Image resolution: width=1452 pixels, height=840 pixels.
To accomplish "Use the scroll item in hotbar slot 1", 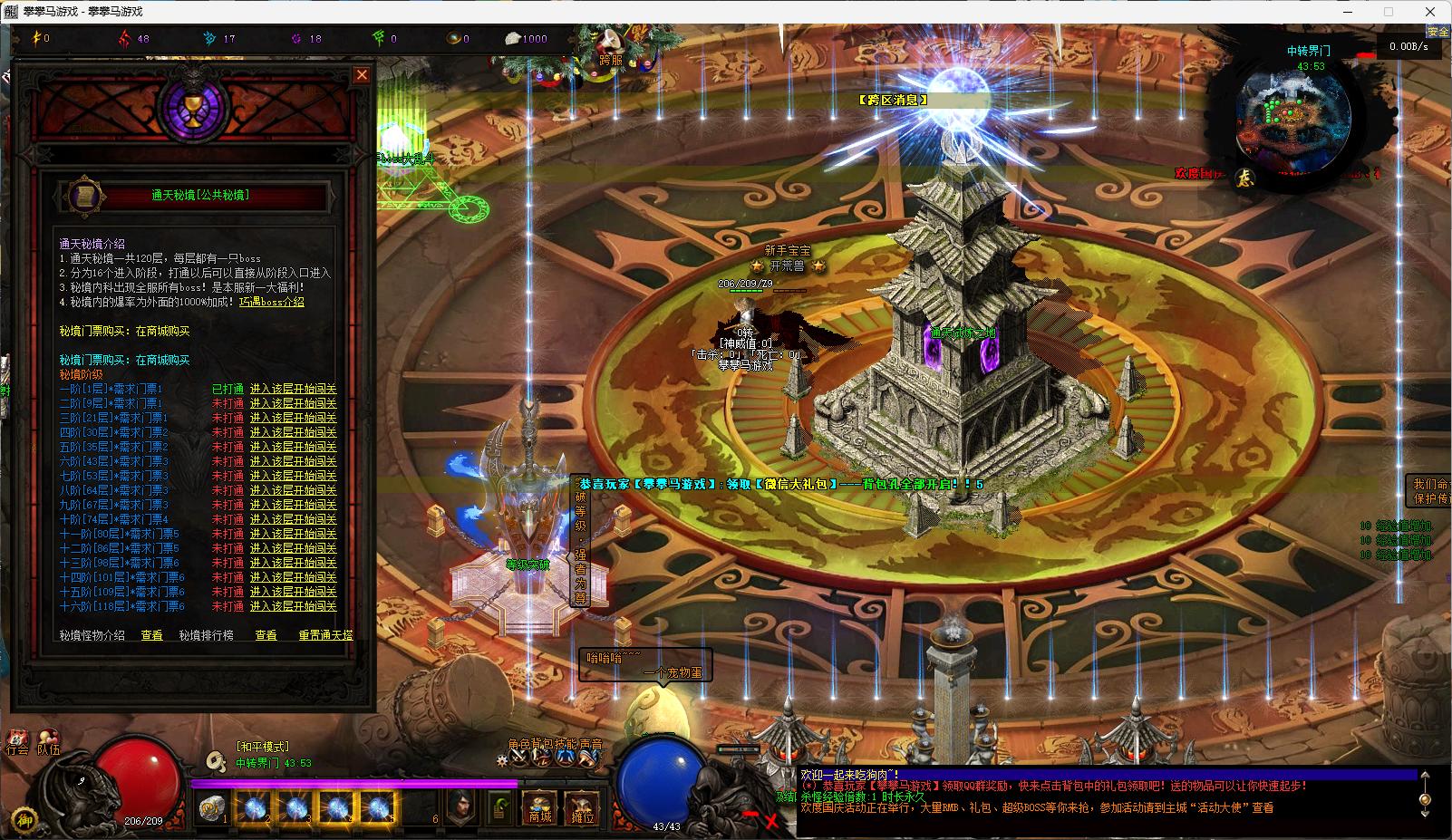I will point(214,806).
